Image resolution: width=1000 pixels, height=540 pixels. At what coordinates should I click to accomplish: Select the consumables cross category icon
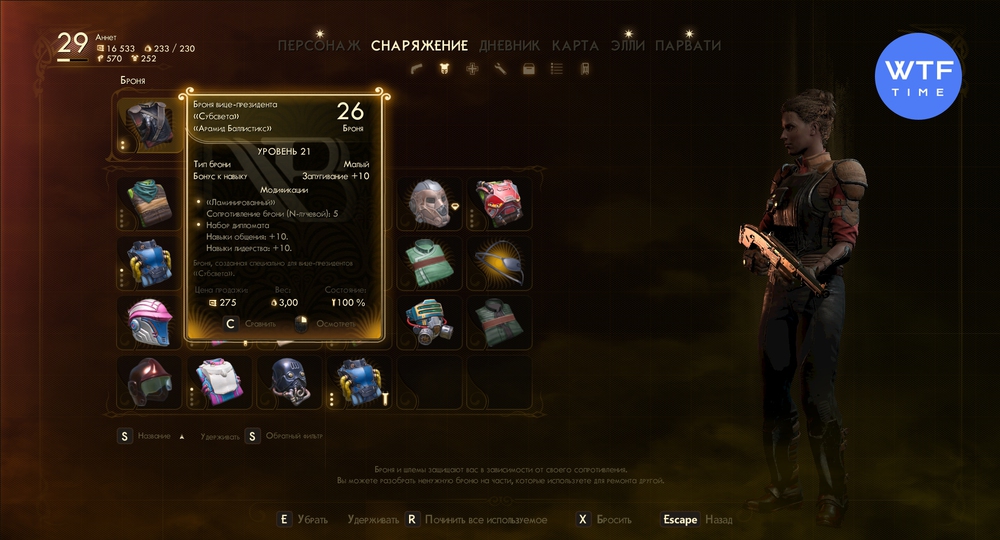point(473,68)
